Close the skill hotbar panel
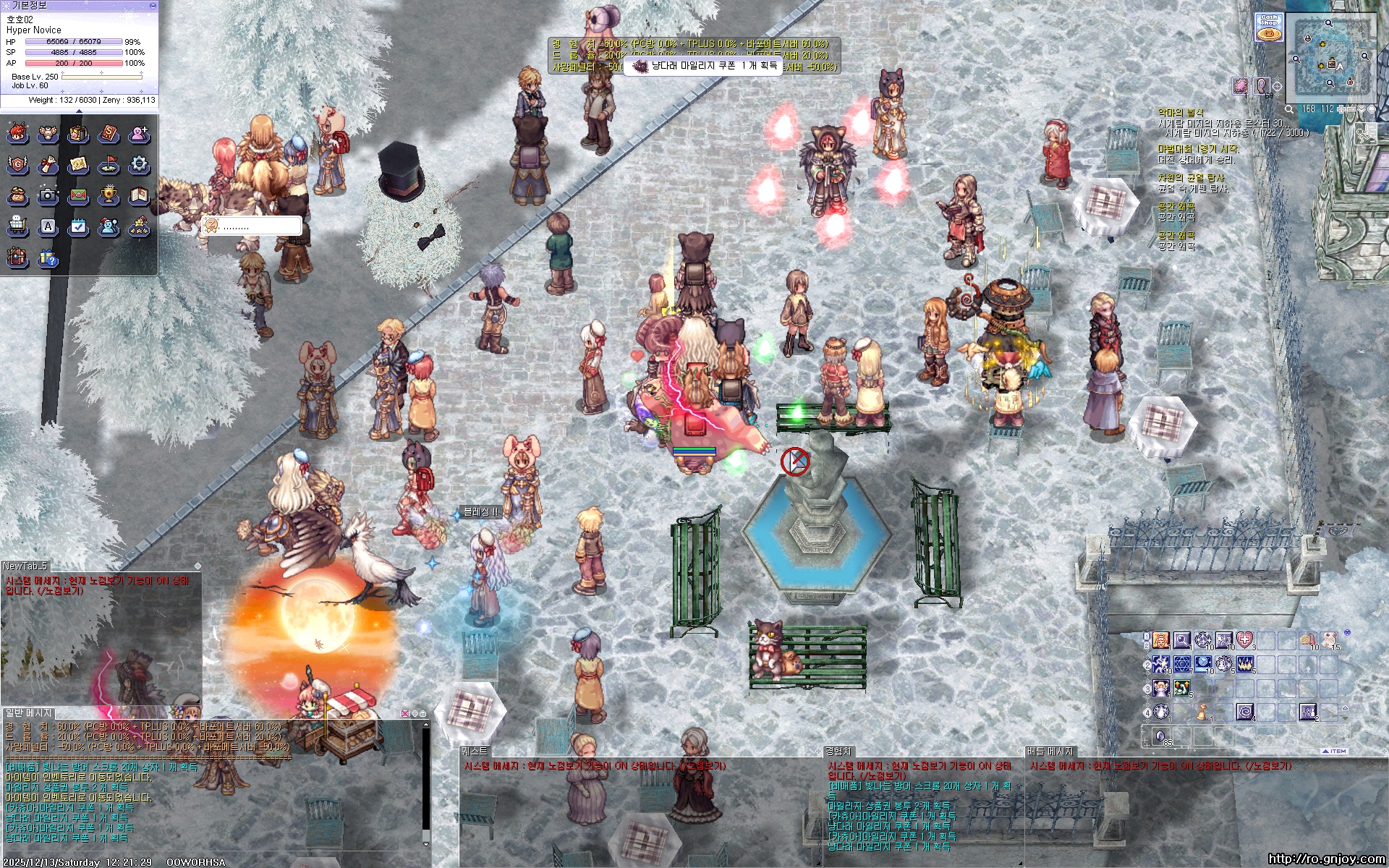The height and width of the screenshot is (868, 1389). pos(1346,633)
